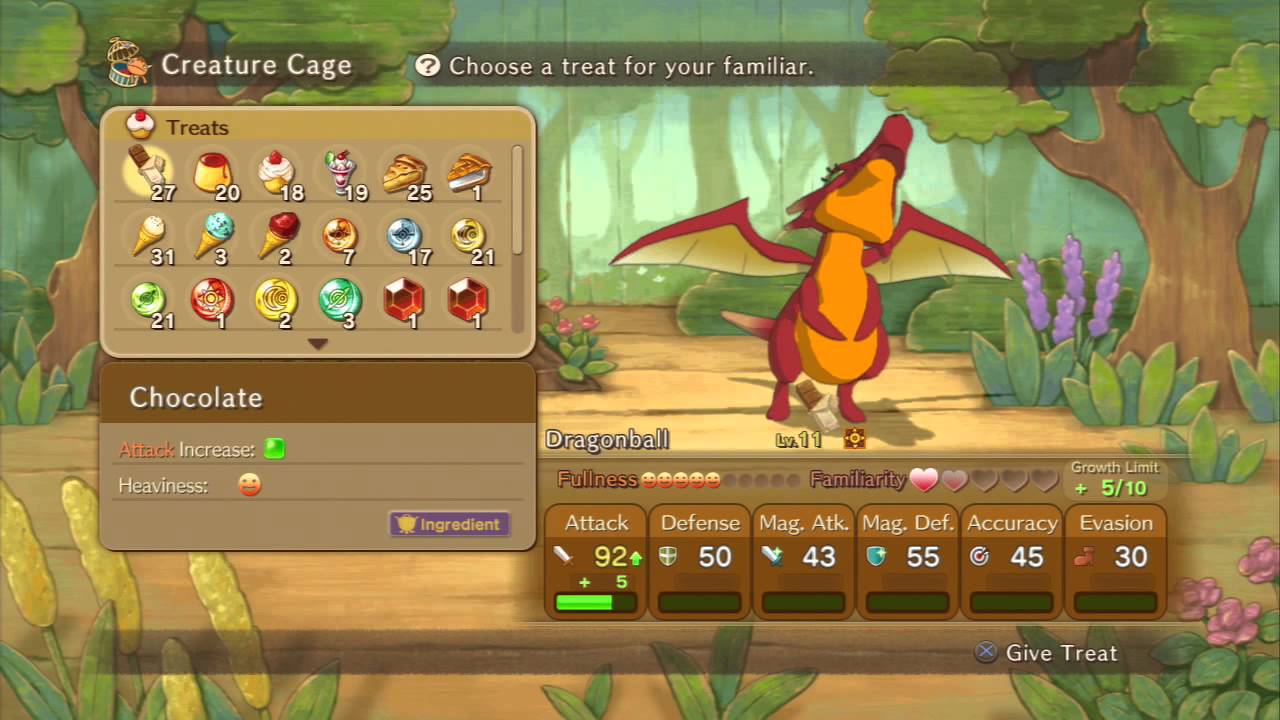Pick the mint chip ice cream cone
Screen dimensions: 1280x720
(x=212, y=237)
